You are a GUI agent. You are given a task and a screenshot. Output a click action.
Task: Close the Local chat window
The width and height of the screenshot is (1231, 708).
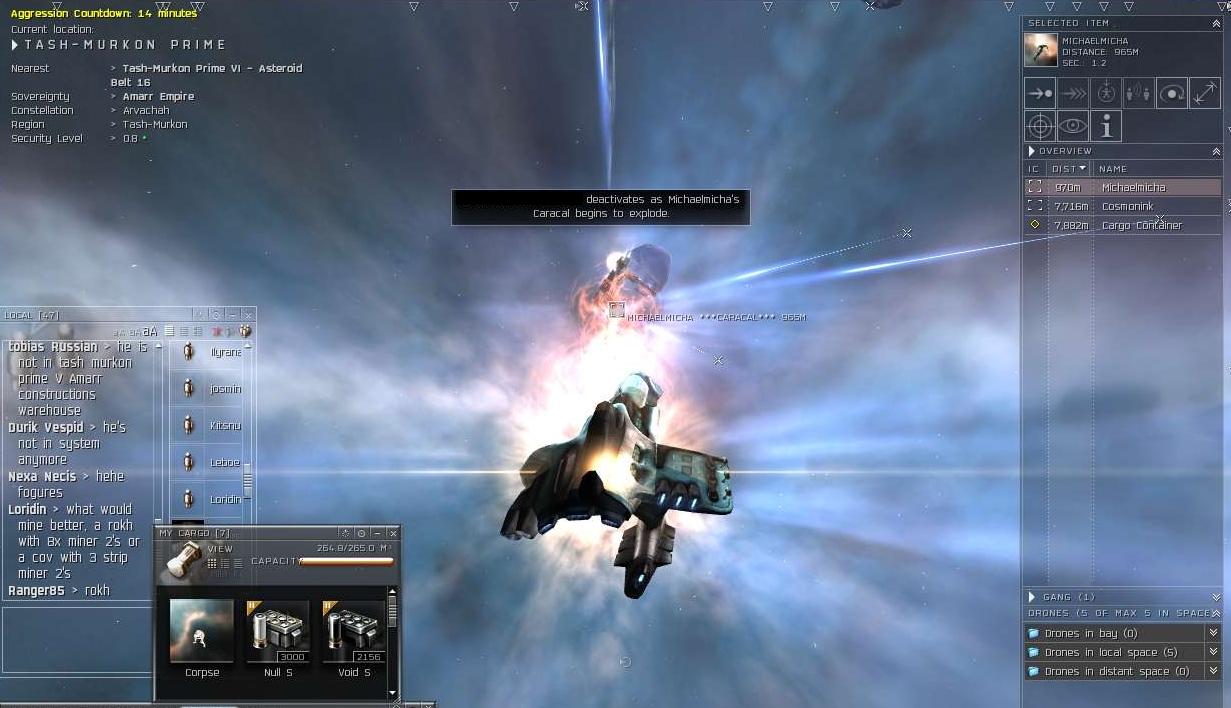(248, 315)
